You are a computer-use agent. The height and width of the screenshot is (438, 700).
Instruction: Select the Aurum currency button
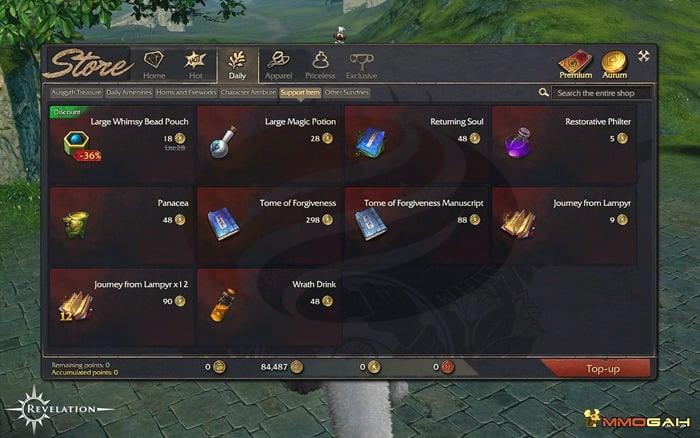613,64
